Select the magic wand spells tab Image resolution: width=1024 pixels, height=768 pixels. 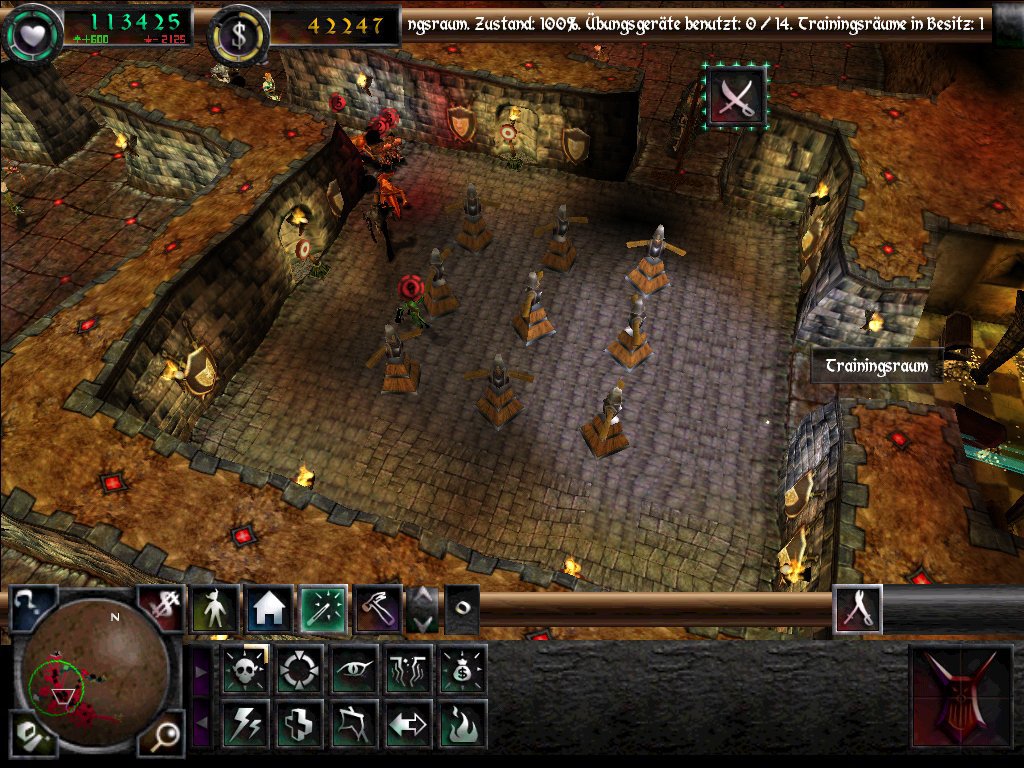point(324,609)
